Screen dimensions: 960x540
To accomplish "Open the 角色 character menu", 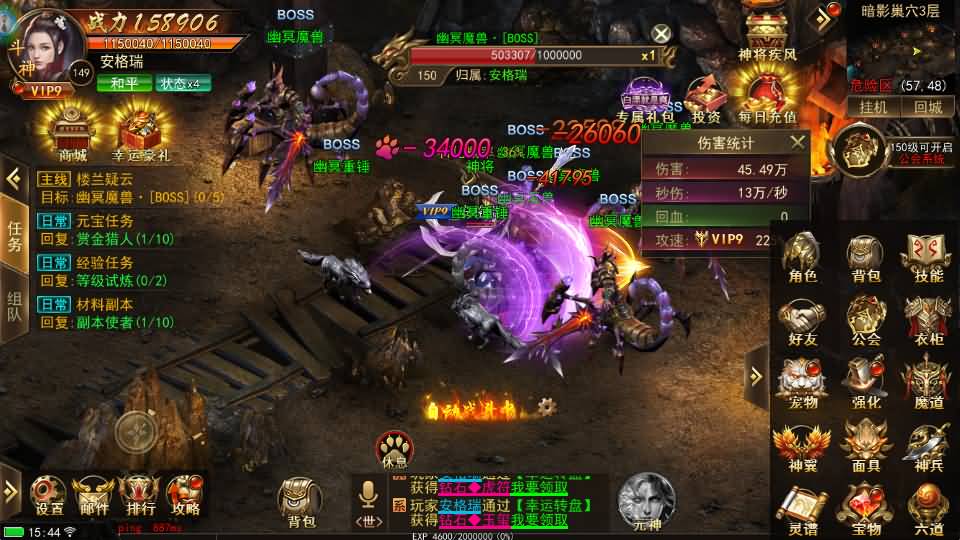I will [x=802, y=256].
